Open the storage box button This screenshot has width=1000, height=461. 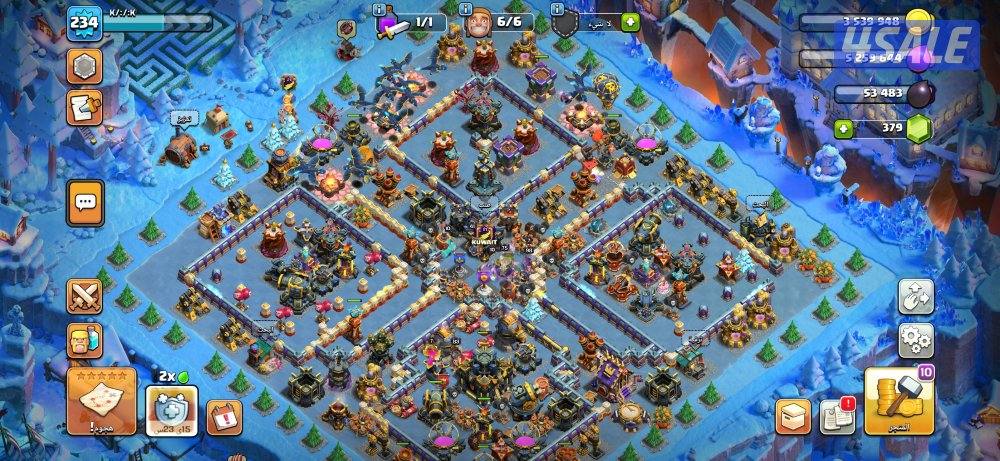point(793,416)
